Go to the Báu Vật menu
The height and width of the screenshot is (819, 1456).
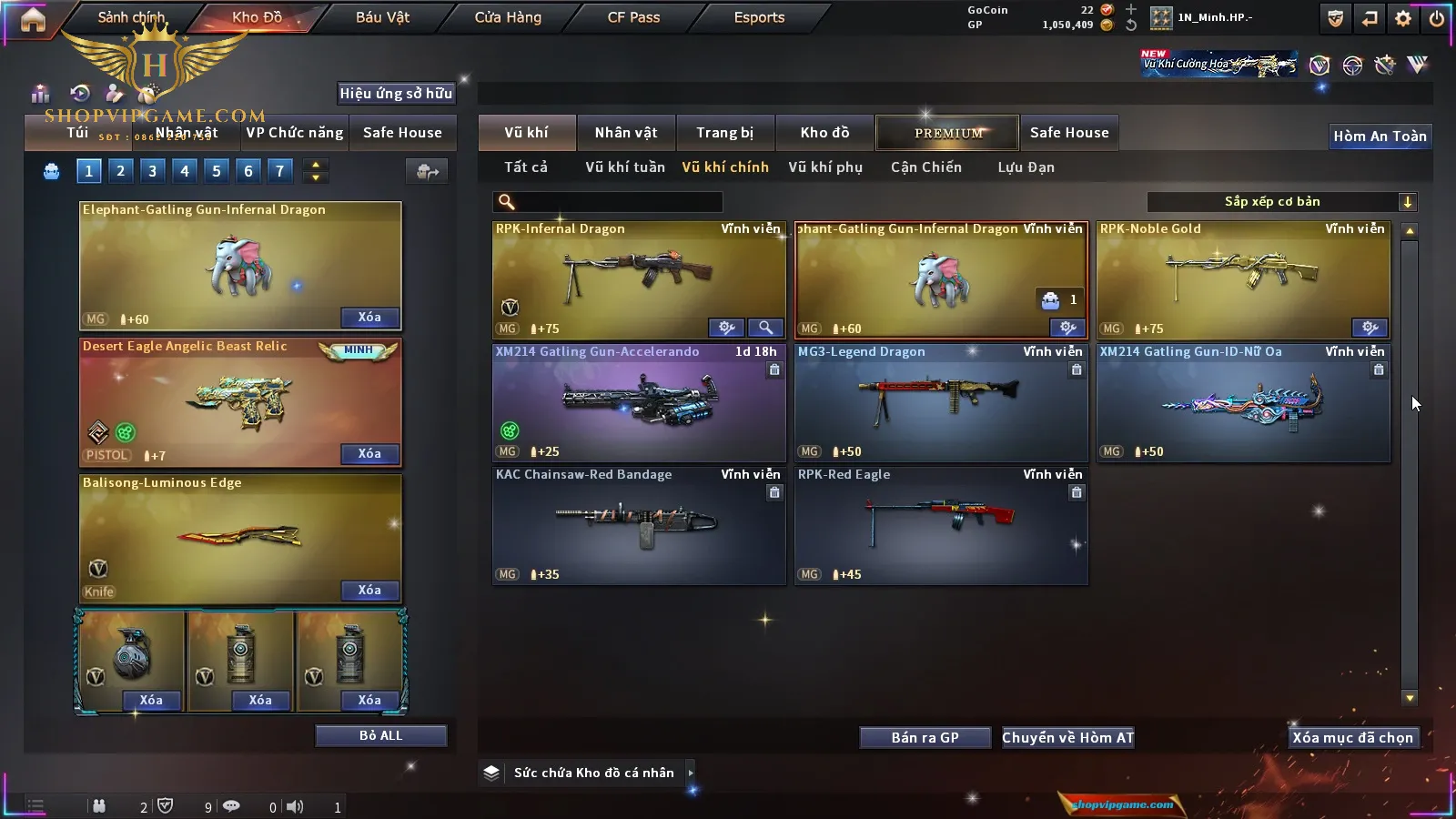[x=382, y=17]
